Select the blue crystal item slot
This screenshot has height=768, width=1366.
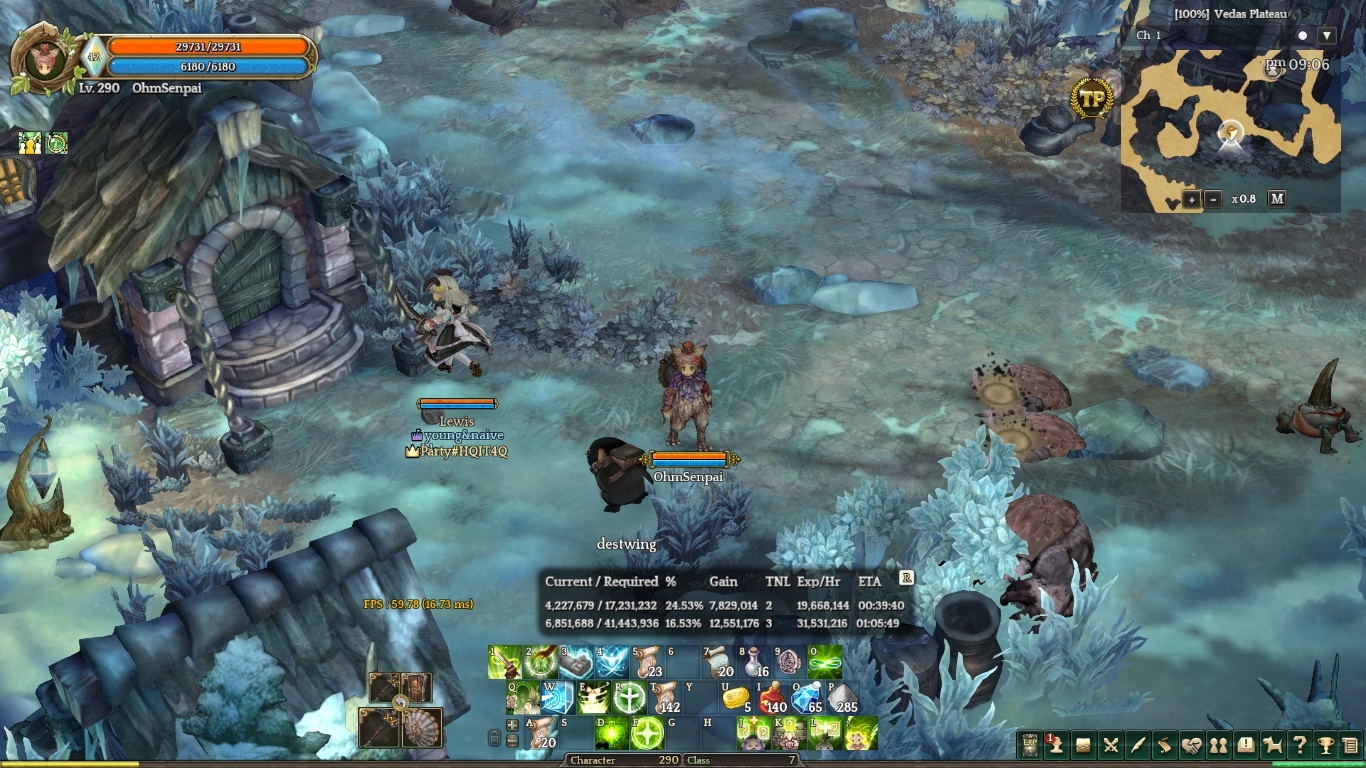coord(806,698)
